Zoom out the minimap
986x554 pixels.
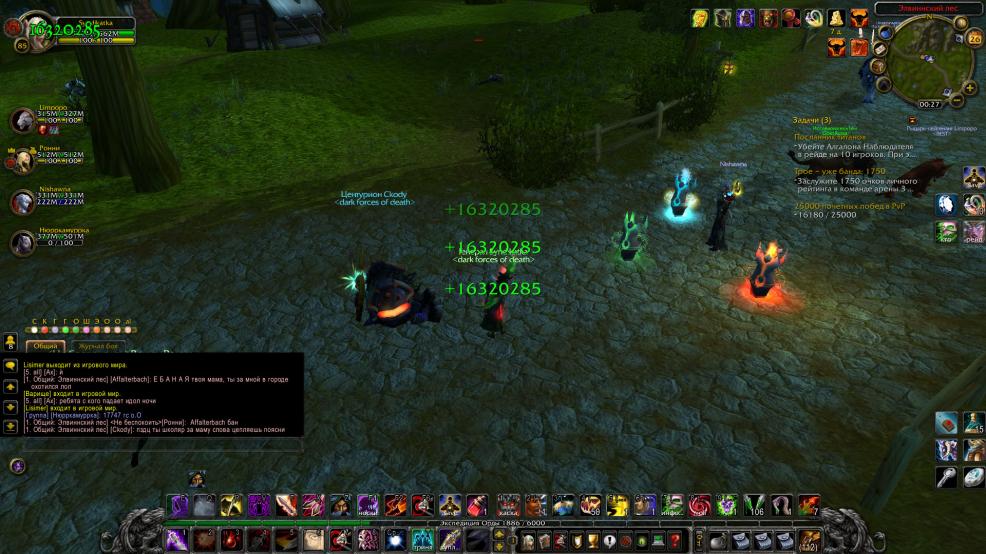[x=957, y=101]
